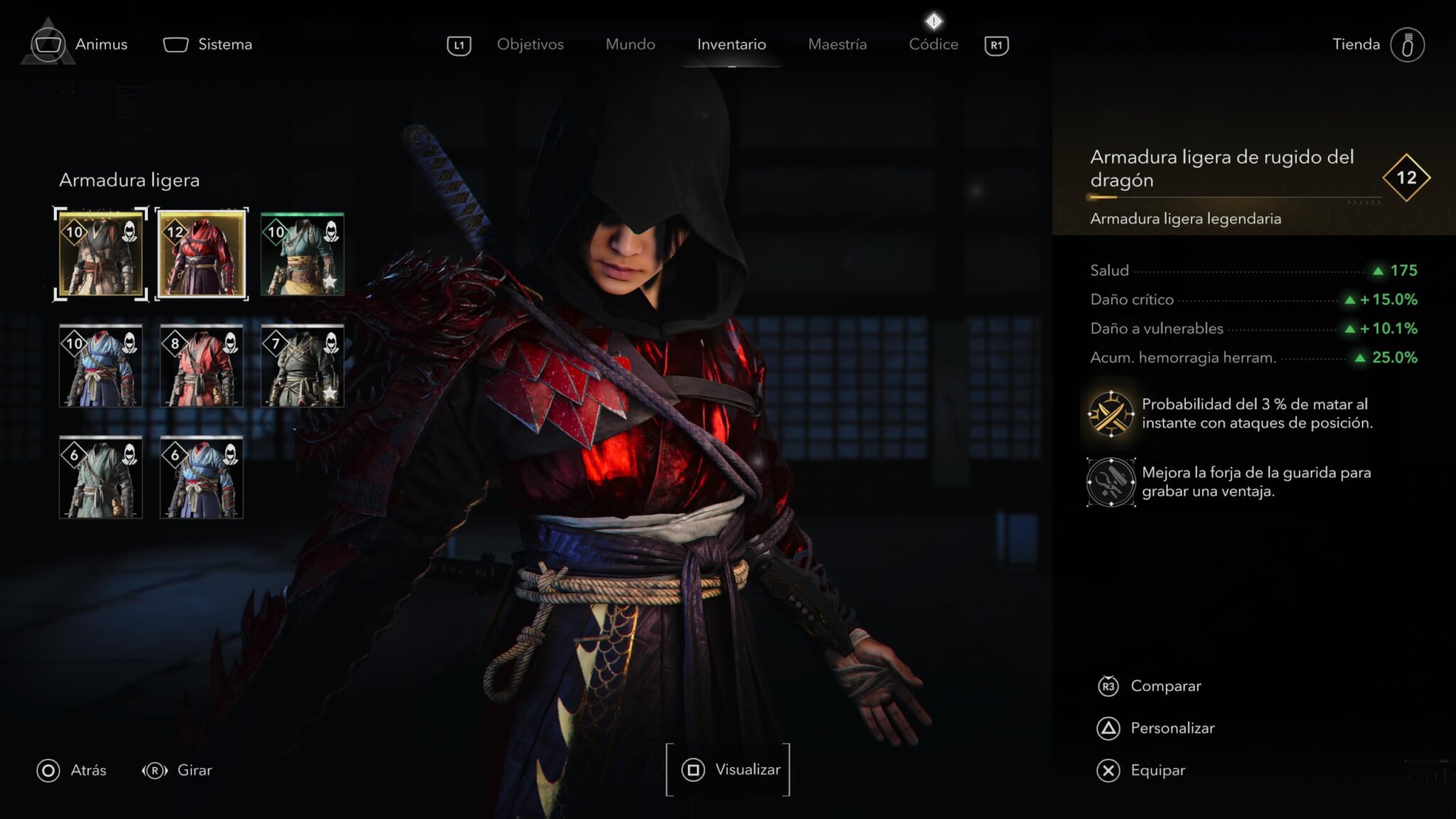Viewport: 1456px width, 819px height.
Task: Open the Tienda store
Action: 1356,44
